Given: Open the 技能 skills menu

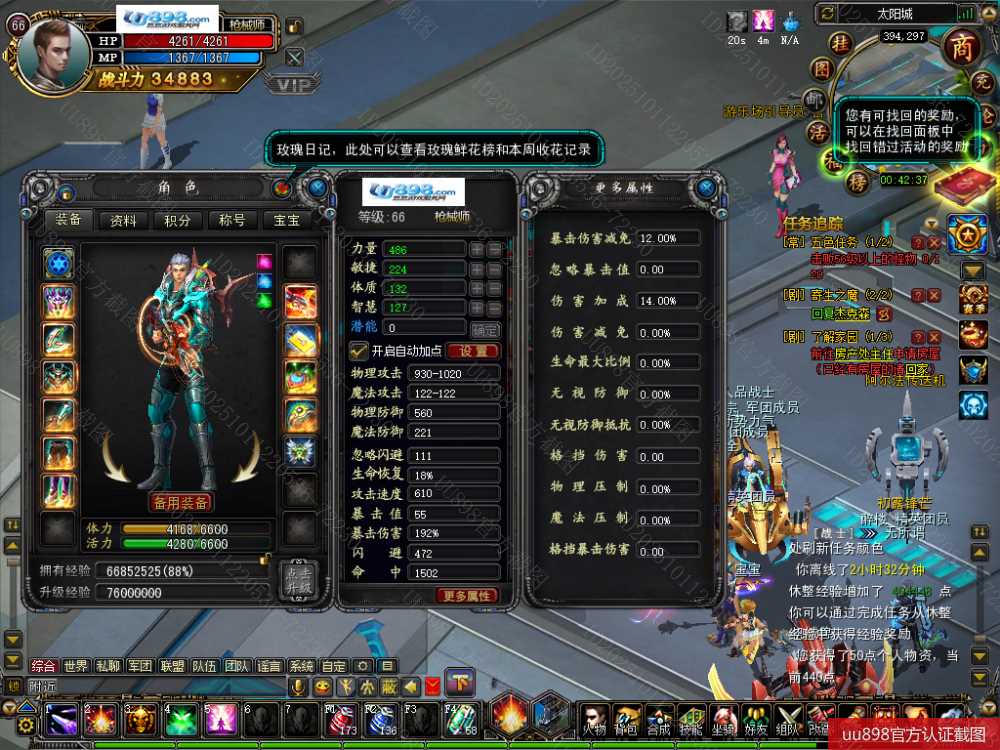Looking at the screenshot, I should point(690,718).
